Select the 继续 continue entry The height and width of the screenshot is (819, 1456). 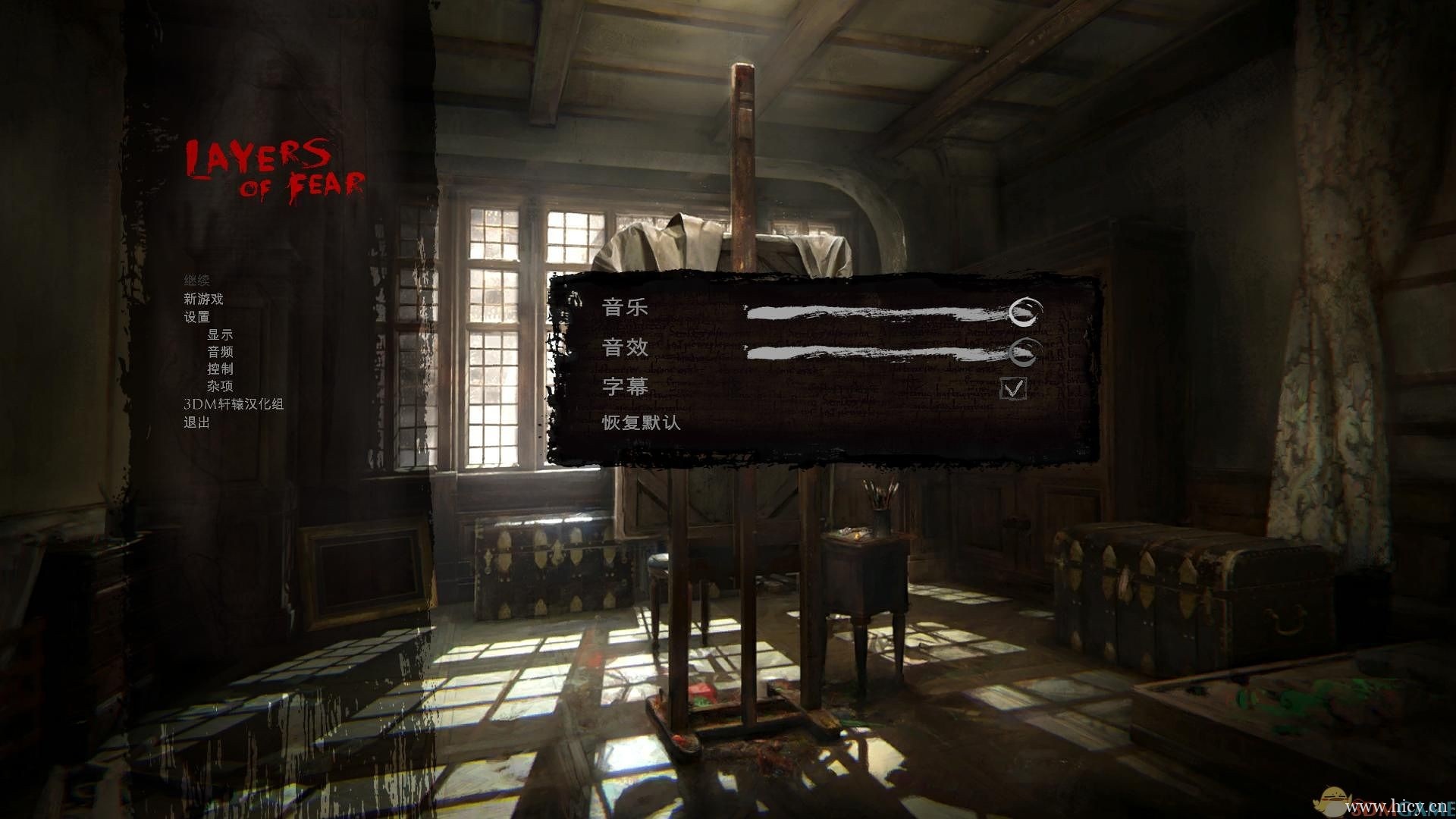point(196,281)
